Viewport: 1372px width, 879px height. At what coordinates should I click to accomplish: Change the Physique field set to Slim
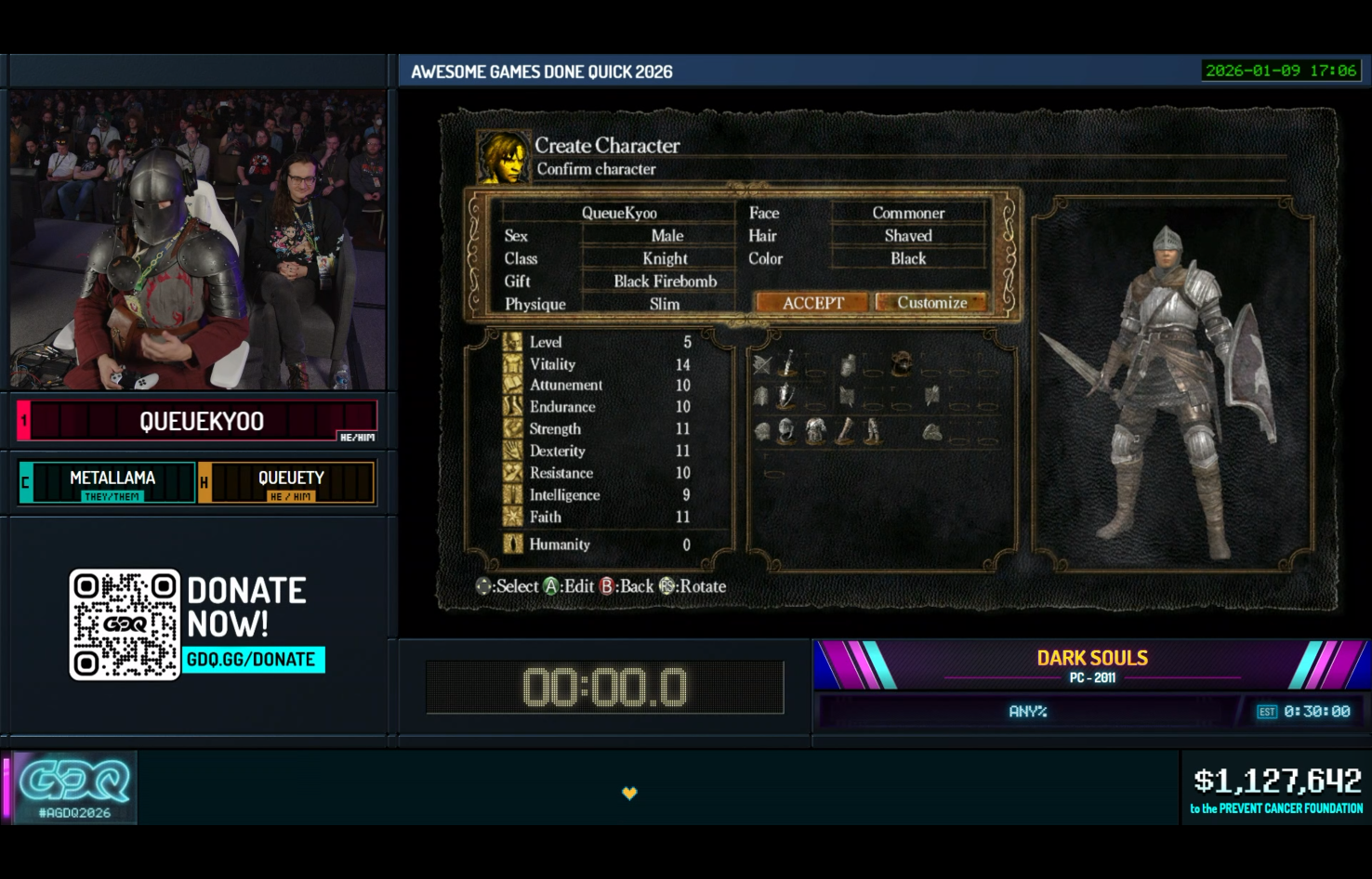pyautogui.click(x=665, y=304)
